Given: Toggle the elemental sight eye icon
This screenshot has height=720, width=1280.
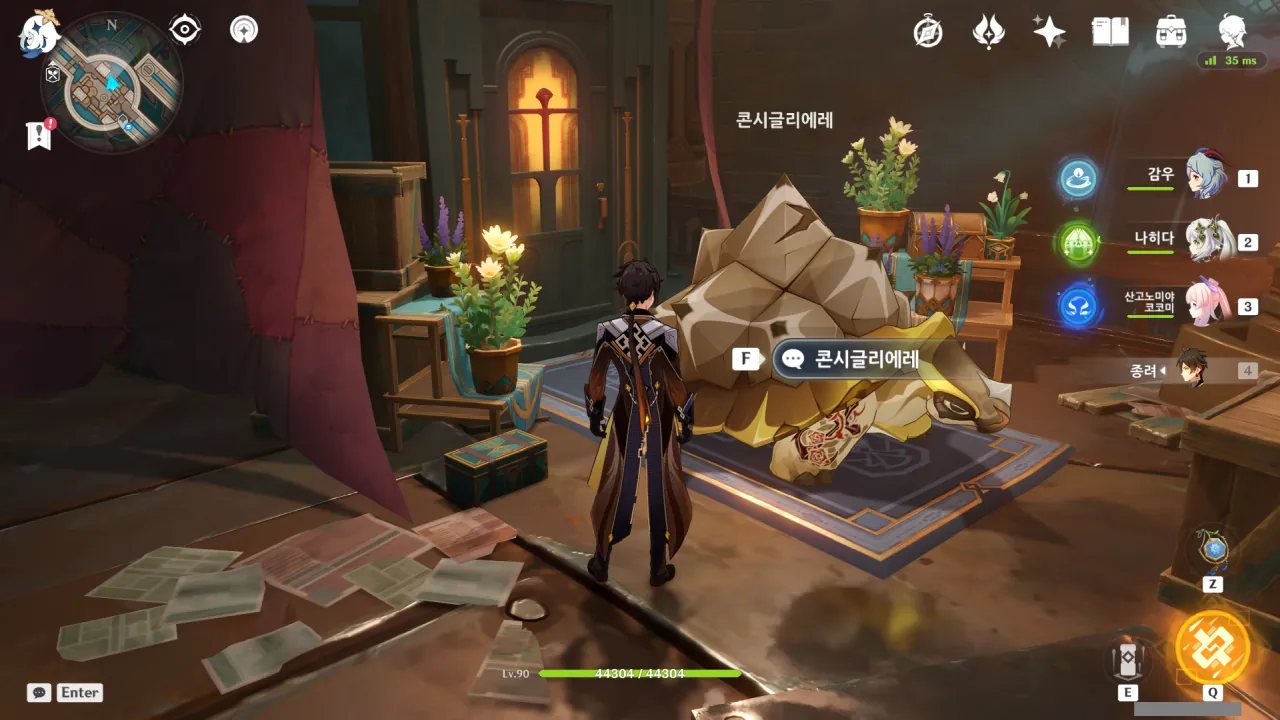Looking at the screenshot, I should click(x=185, y=30).
